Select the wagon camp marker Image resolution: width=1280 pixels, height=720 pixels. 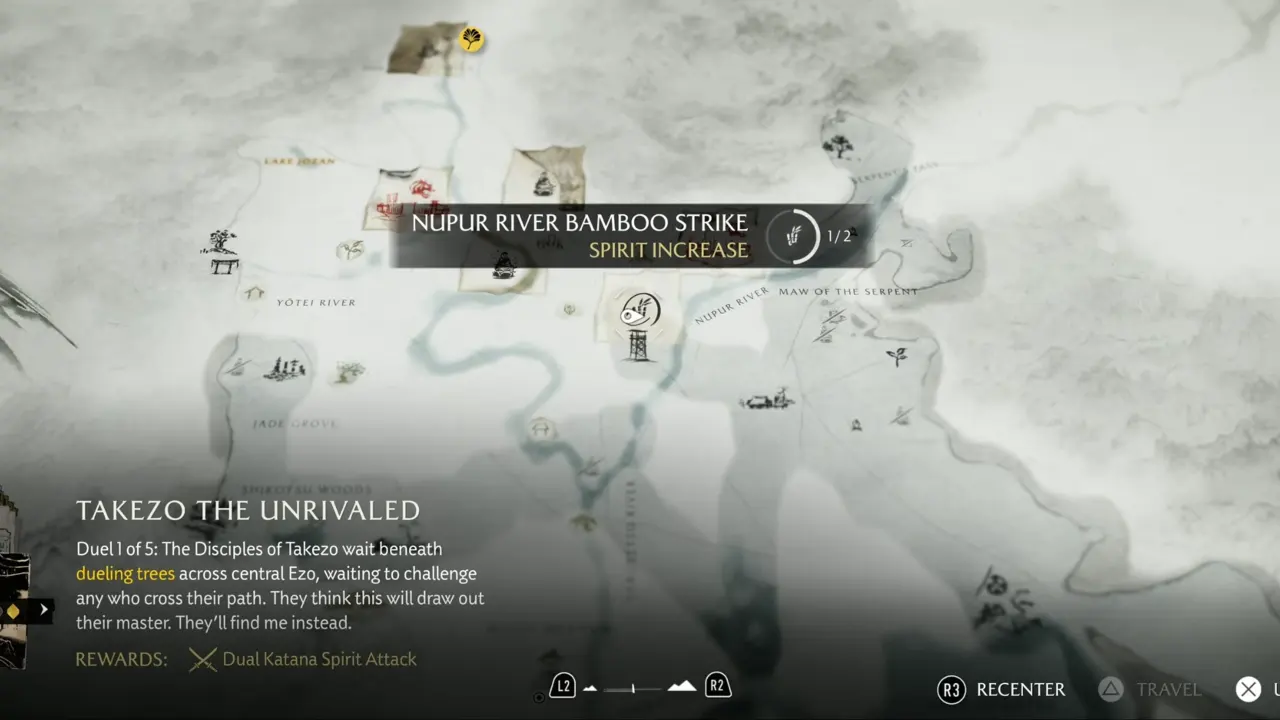point(767,401)
